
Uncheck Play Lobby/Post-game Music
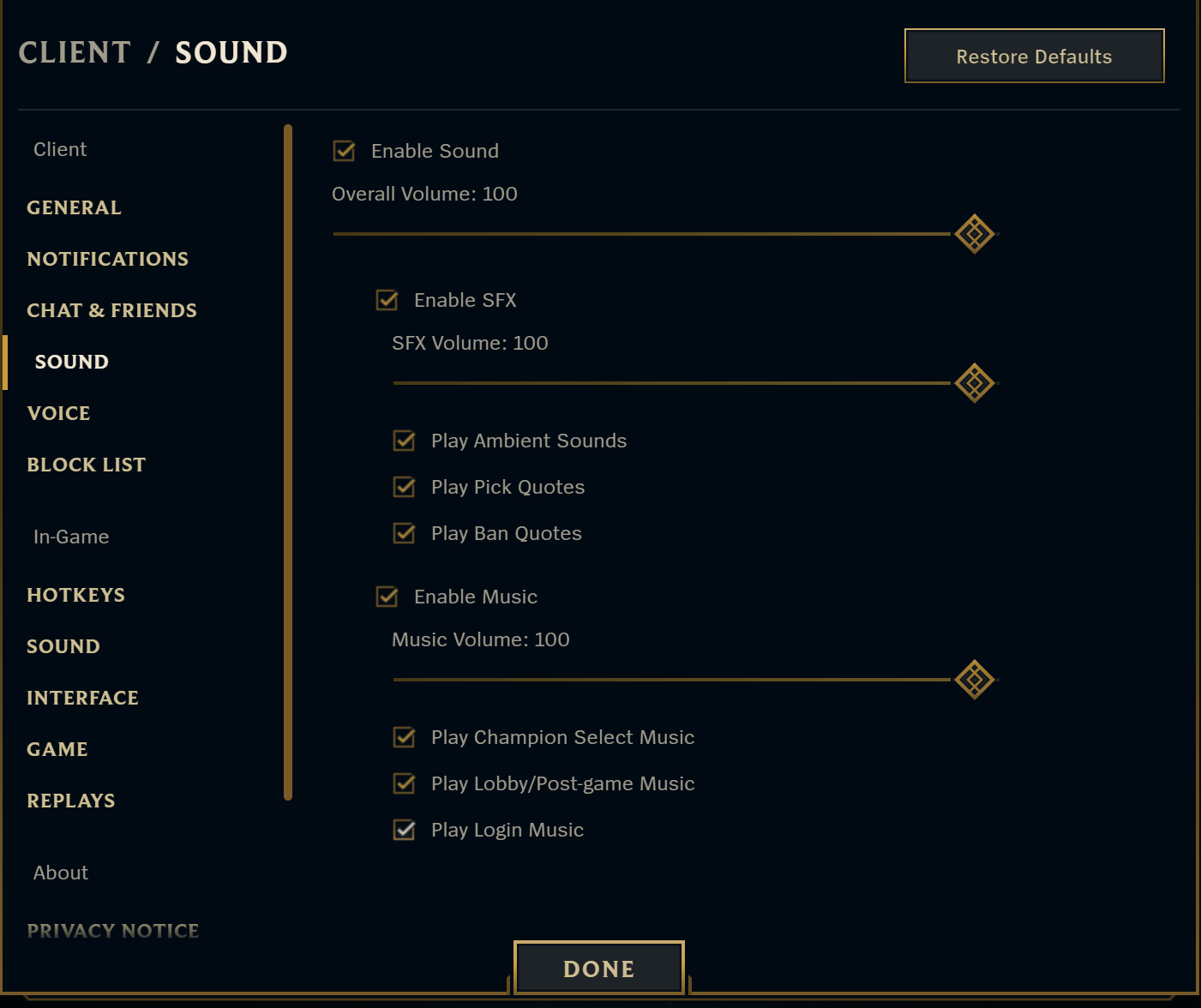tap(403, 783)
